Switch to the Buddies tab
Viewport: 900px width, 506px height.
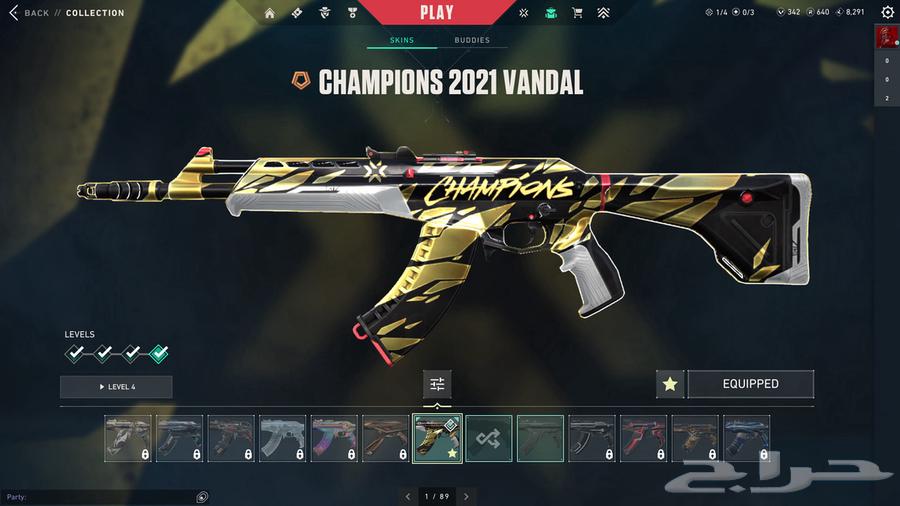[x=472, y=41]
